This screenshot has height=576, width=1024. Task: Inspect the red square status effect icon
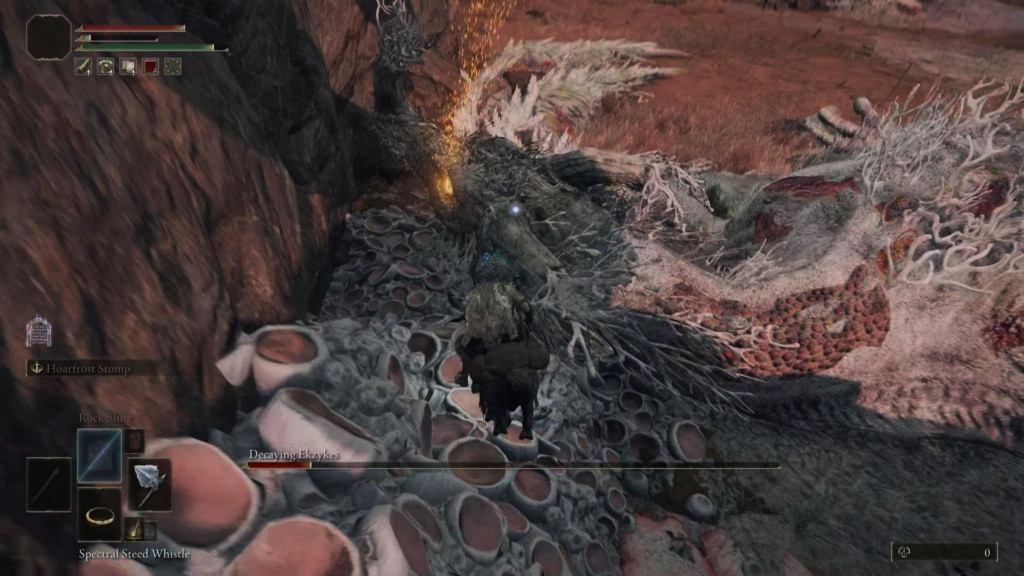(150, 66)
